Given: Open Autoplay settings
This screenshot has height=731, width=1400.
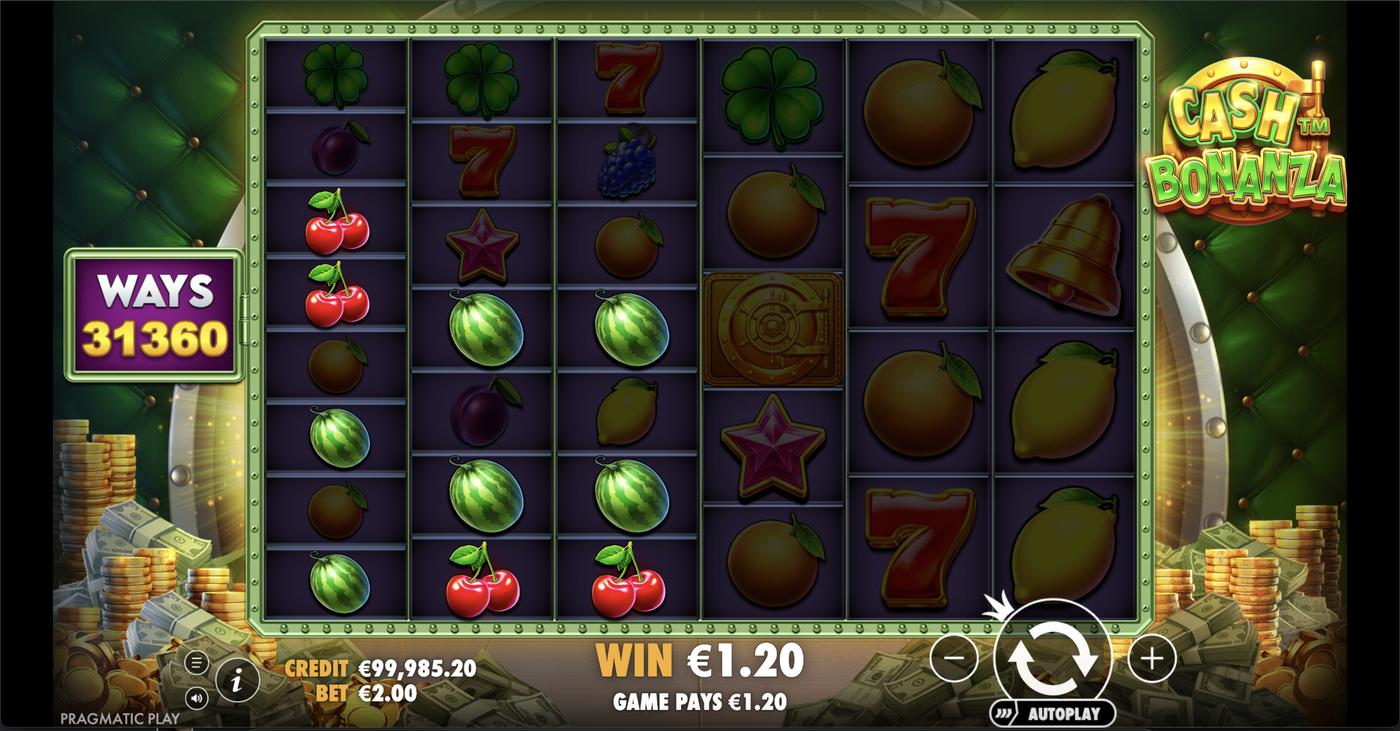Looking at the screenshot, I should point(1063,714).
